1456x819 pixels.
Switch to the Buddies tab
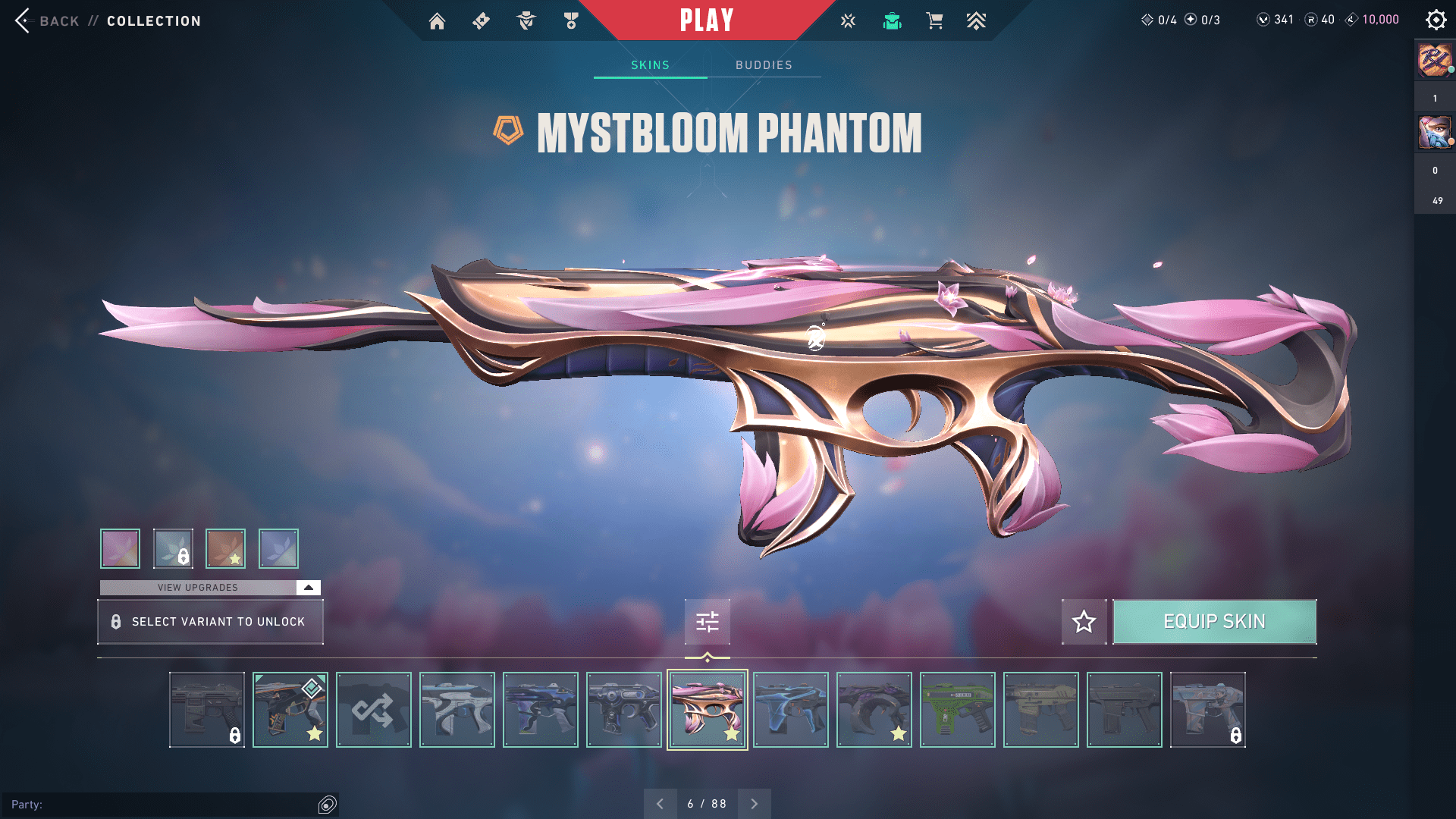(x=764, y=65)
